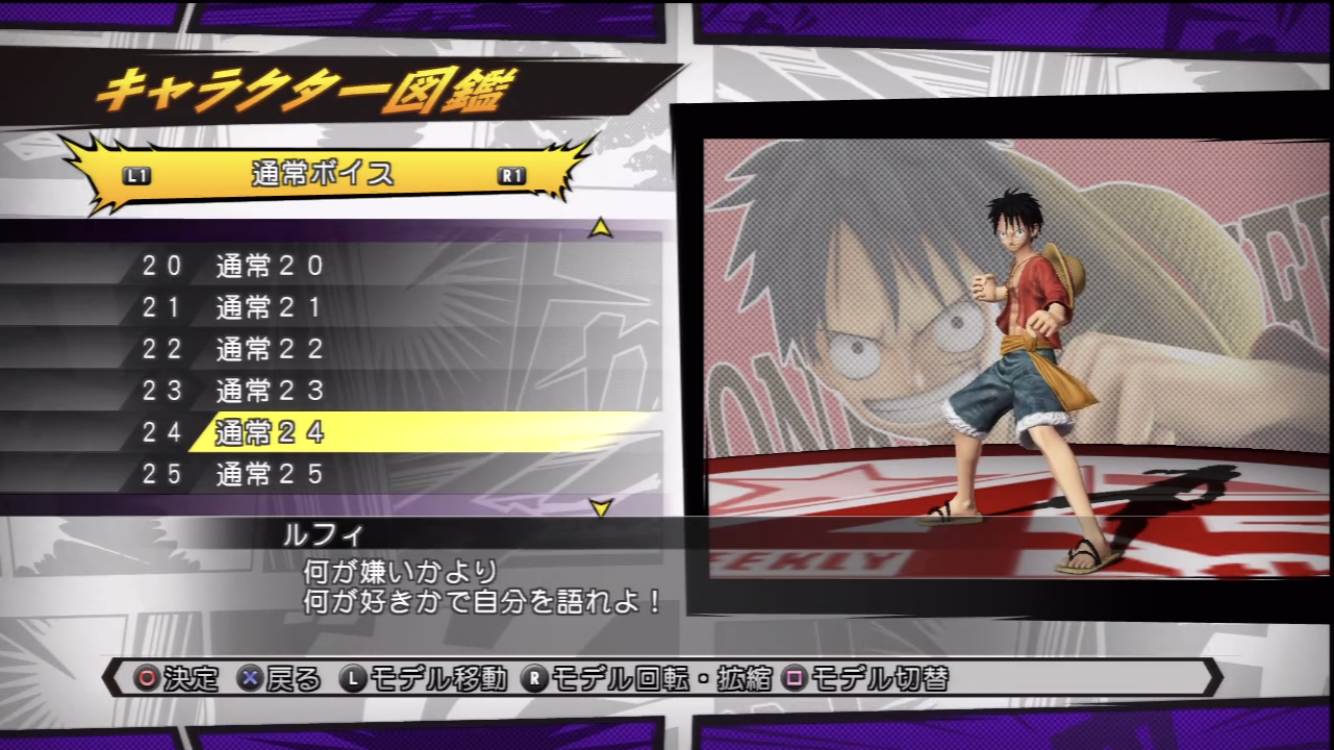Click the yellow down arrow below the list

600,508
